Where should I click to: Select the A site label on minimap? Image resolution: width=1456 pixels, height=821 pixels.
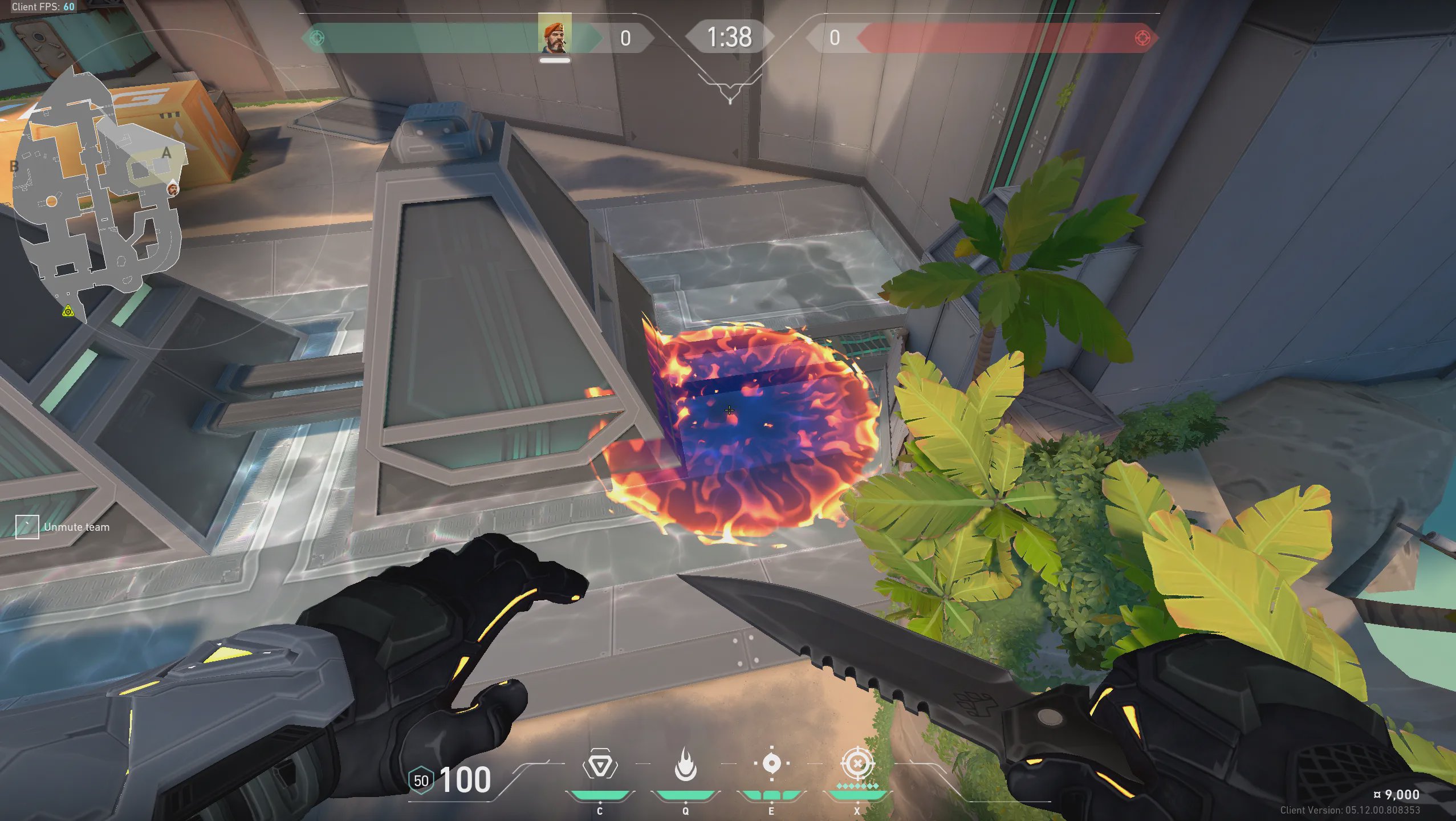166,153
